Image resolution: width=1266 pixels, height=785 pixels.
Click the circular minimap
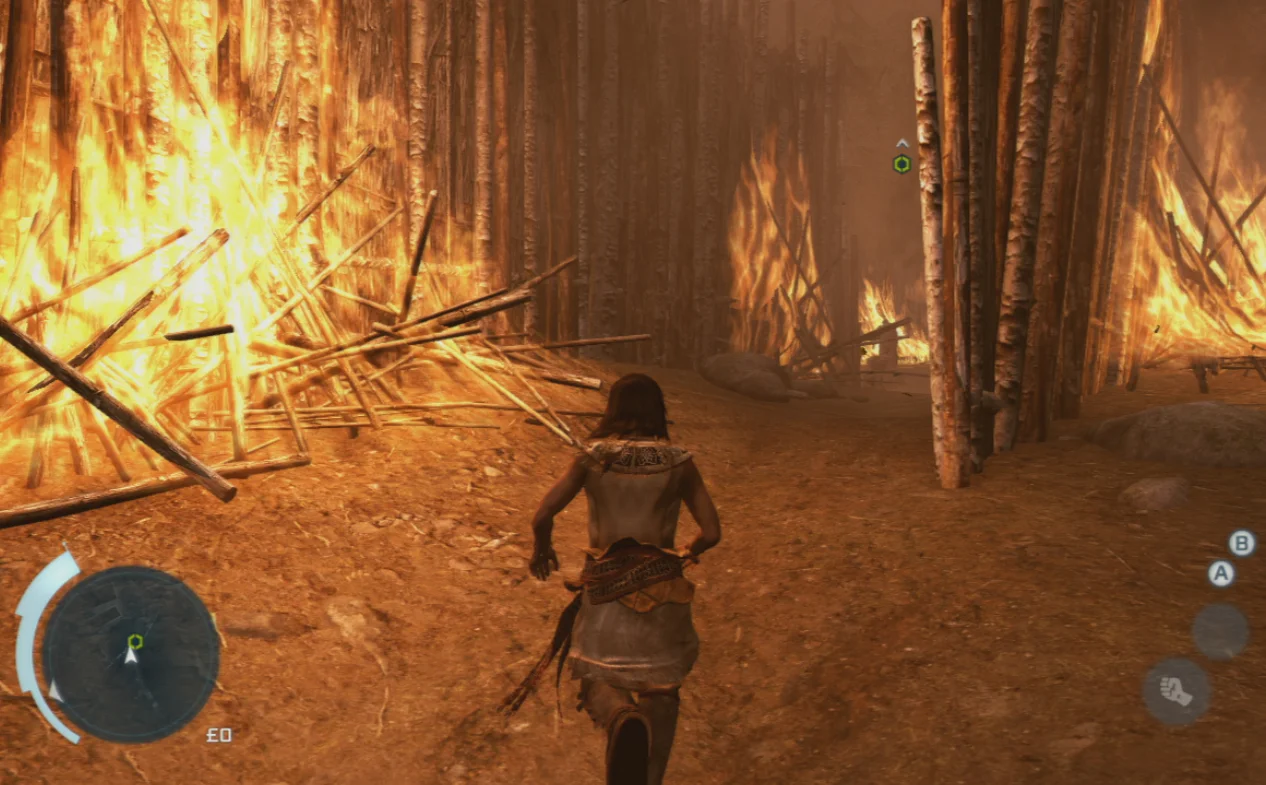[131, 654]
